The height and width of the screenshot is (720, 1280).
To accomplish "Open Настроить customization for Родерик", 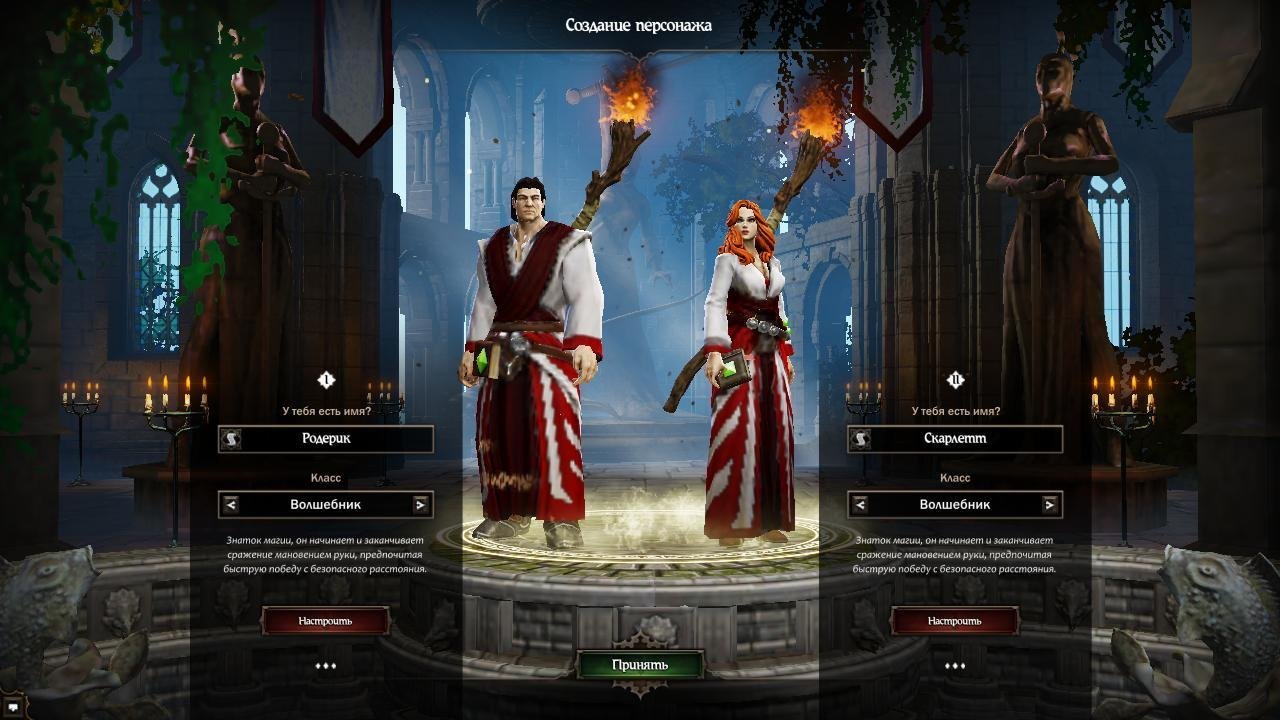I will [325, 621].
